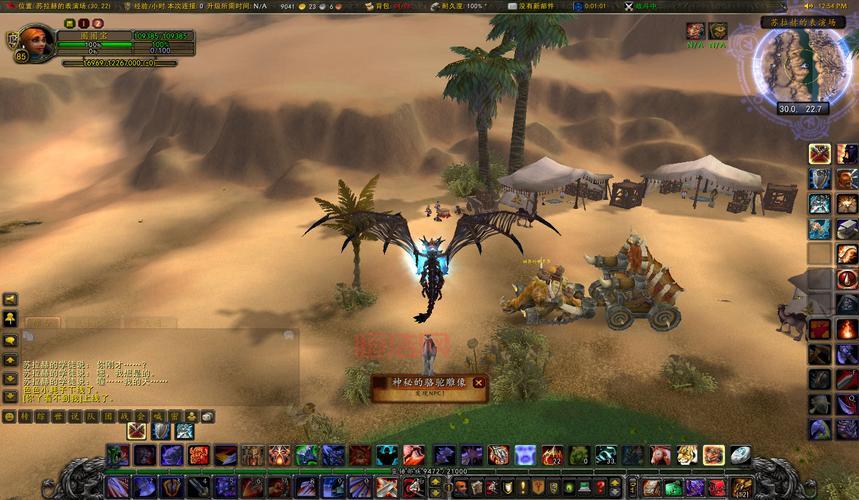This screenshot has height=500, width=859.
Task: Activate the battle stance crossed swords icon
Action: pyautogui.click(x=136, y=431)
